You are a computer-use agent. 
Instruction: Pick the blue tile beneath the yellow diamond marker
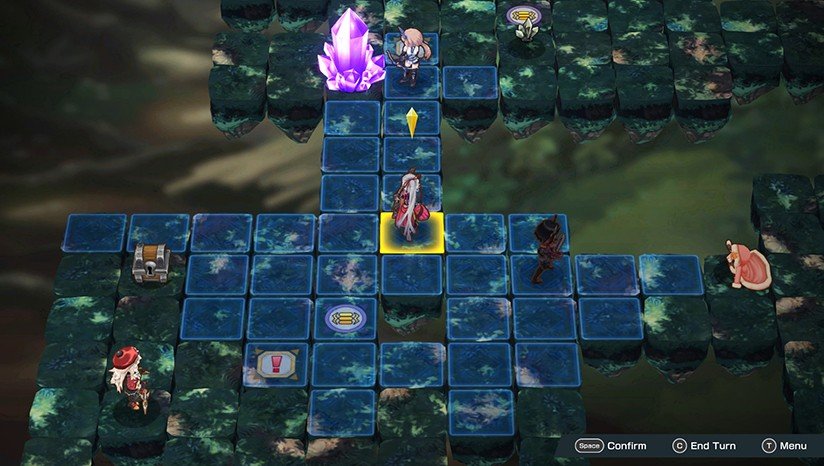(411, 122)
